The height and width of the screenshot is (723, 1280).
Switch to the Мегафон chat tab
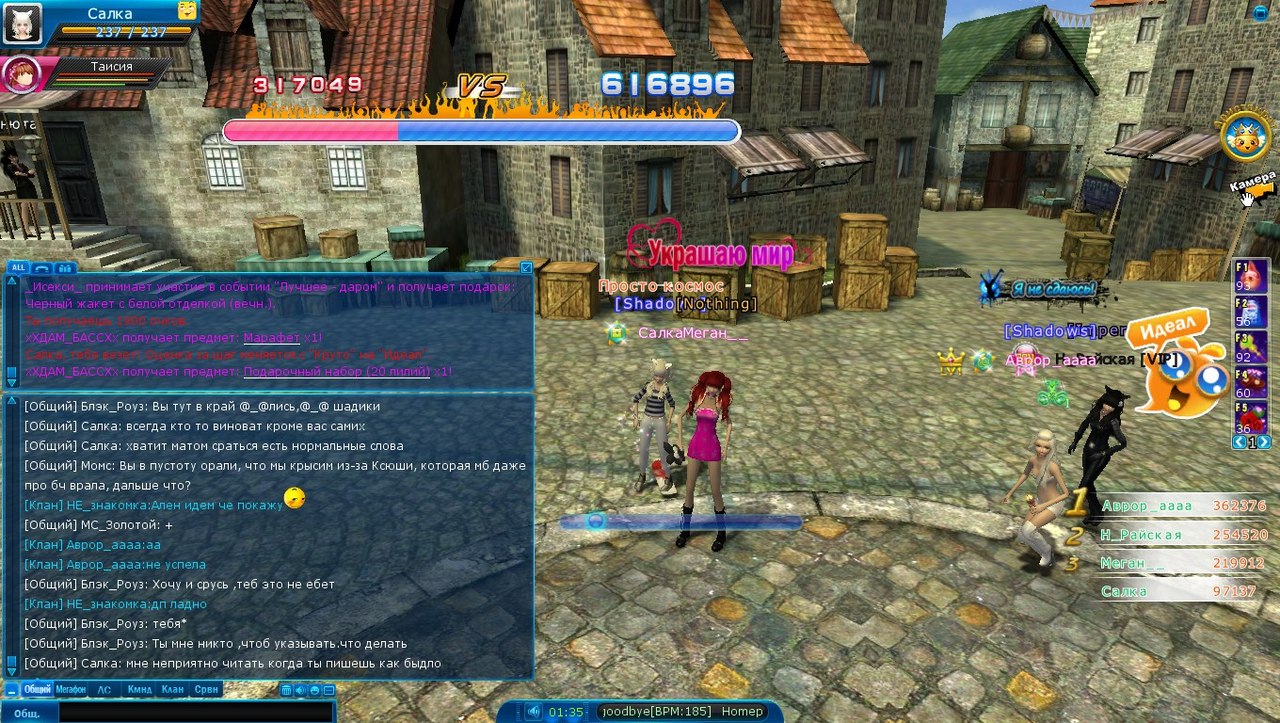click(71, 689)
